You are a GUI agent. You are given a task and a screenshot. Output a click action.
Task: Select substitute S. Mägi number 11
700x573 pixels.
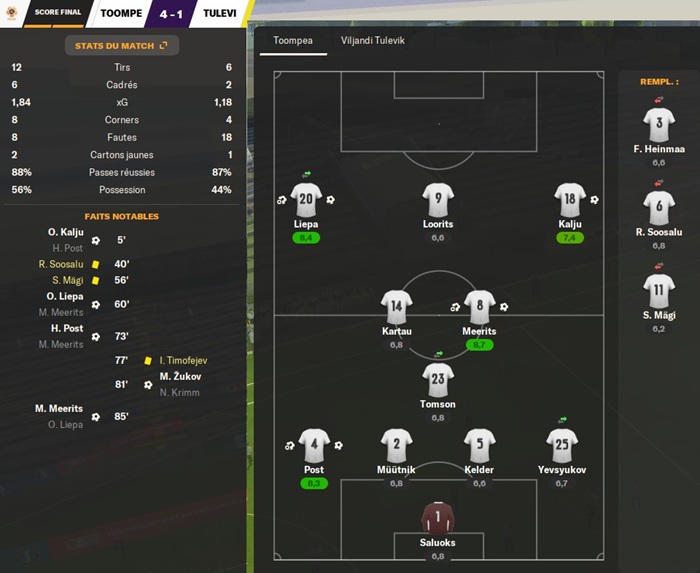[x=659, y=291]
